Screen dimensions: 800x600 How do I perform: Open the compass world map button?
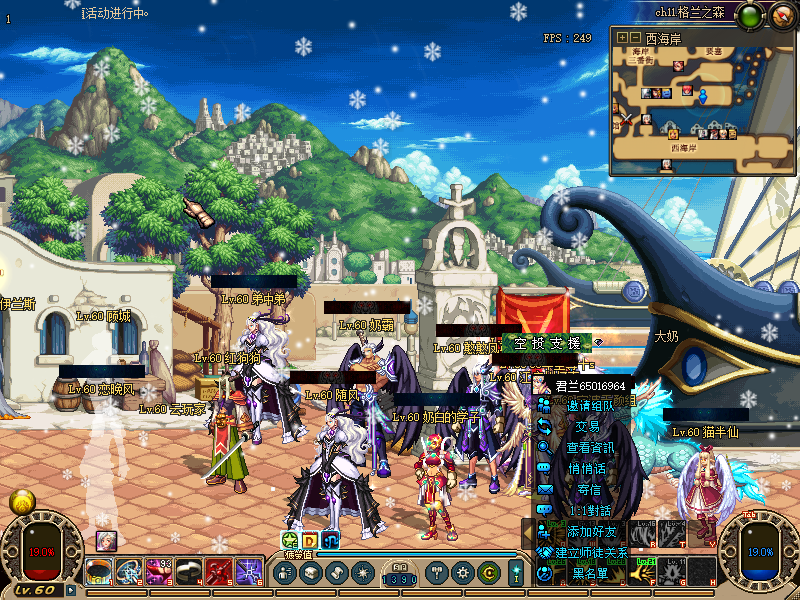pos(781,14)
